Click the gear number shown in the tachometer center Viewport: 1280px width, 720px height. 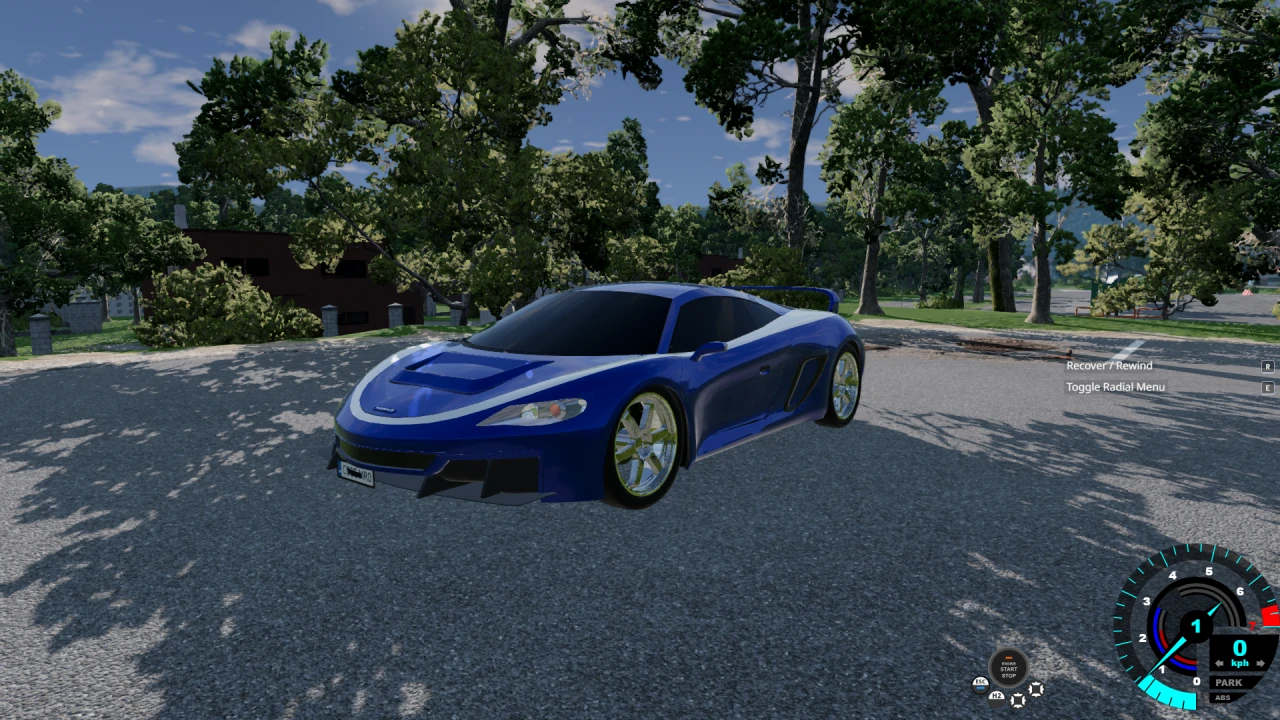pyautogui.click(x=1195, y=627)
